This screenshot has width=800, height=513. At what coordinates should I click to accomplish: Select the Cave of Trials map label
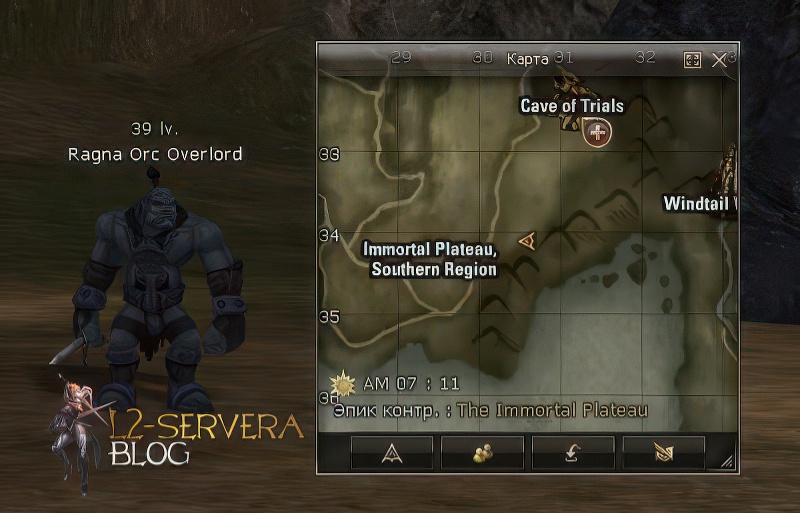pos(572,106)
